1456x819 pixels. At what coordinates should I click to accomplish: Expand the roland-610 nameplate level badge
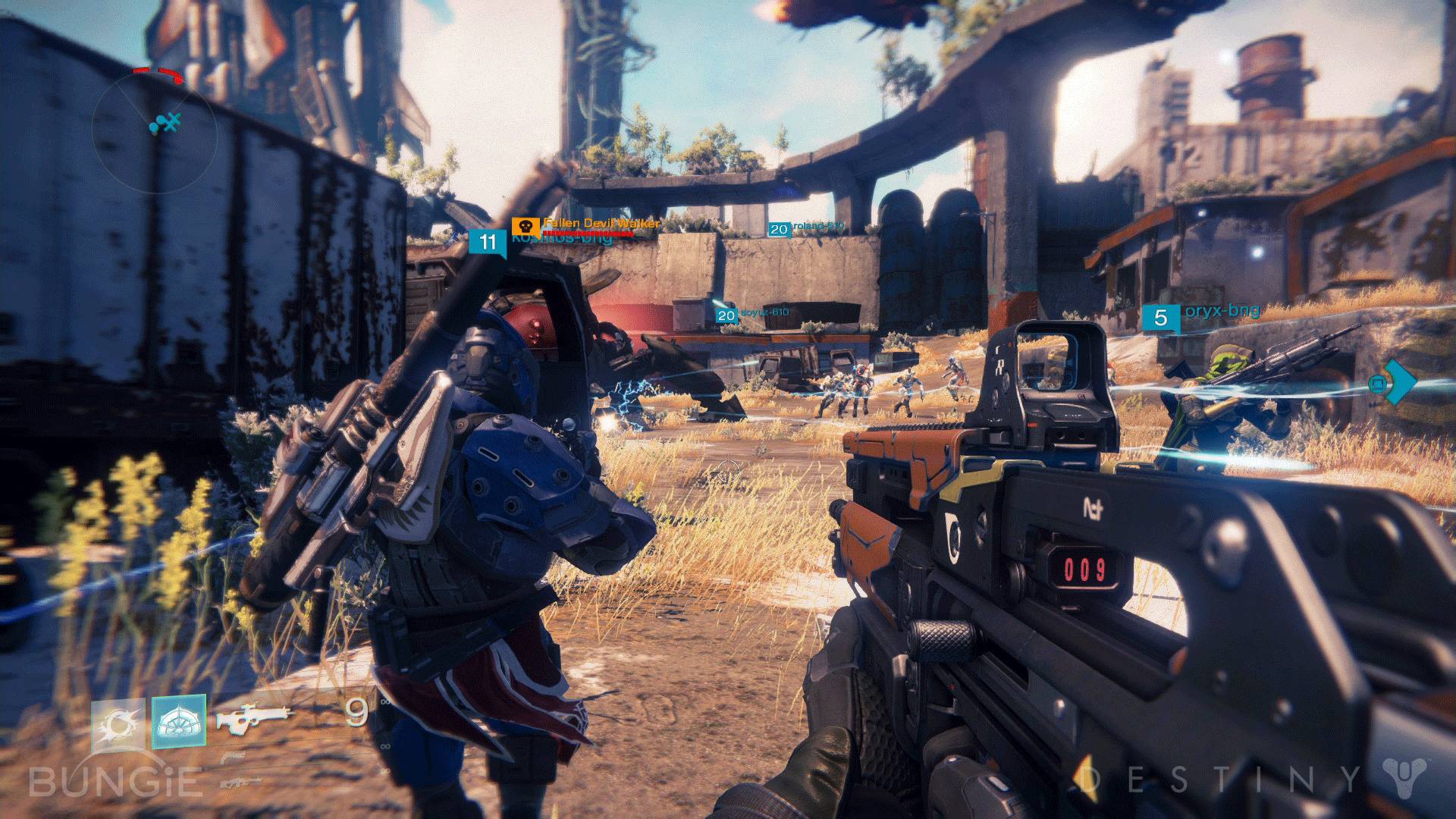click(780, 229)
